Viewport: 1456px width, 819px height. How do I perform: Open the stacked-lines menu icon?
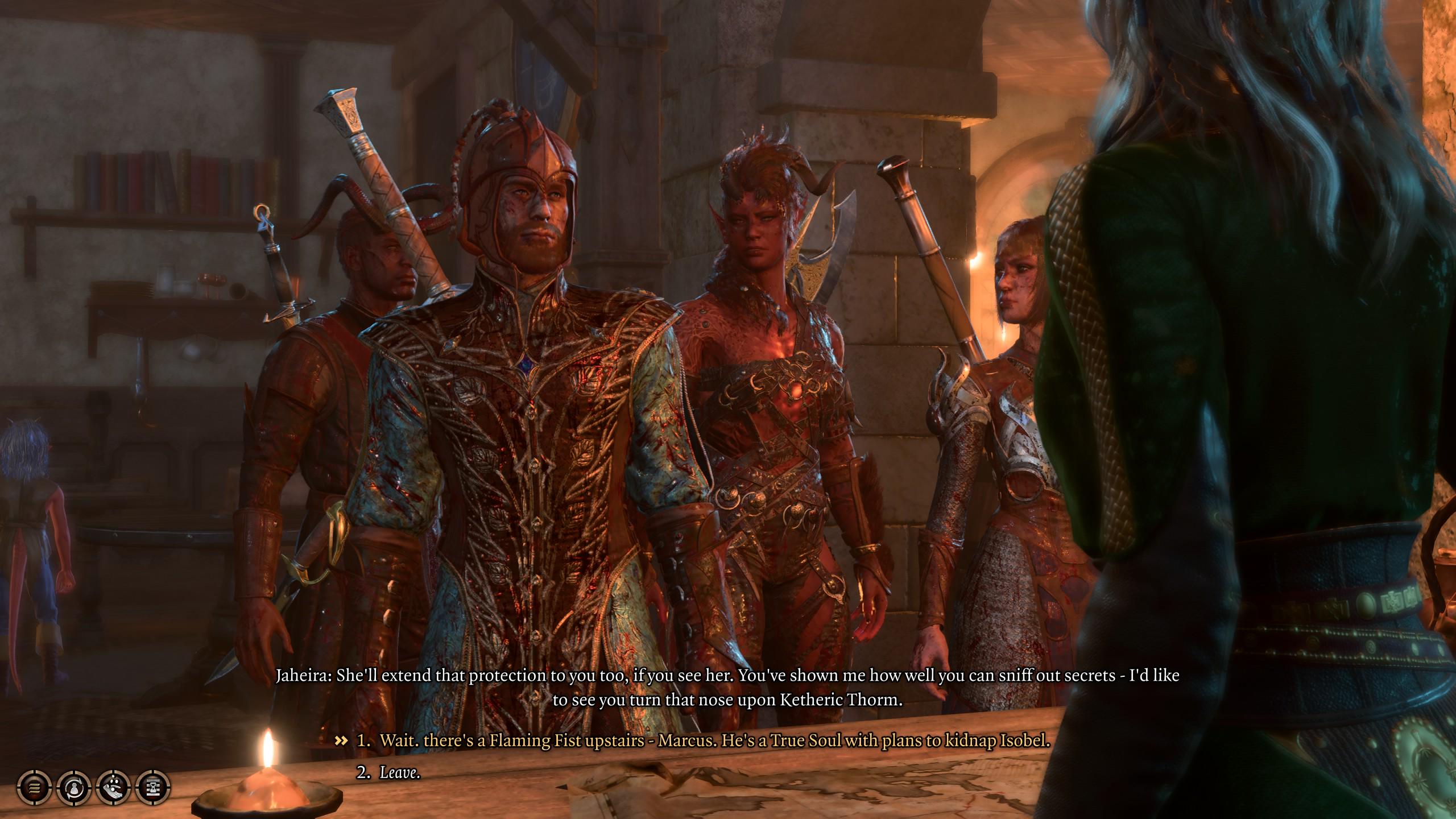click(34, 788)
